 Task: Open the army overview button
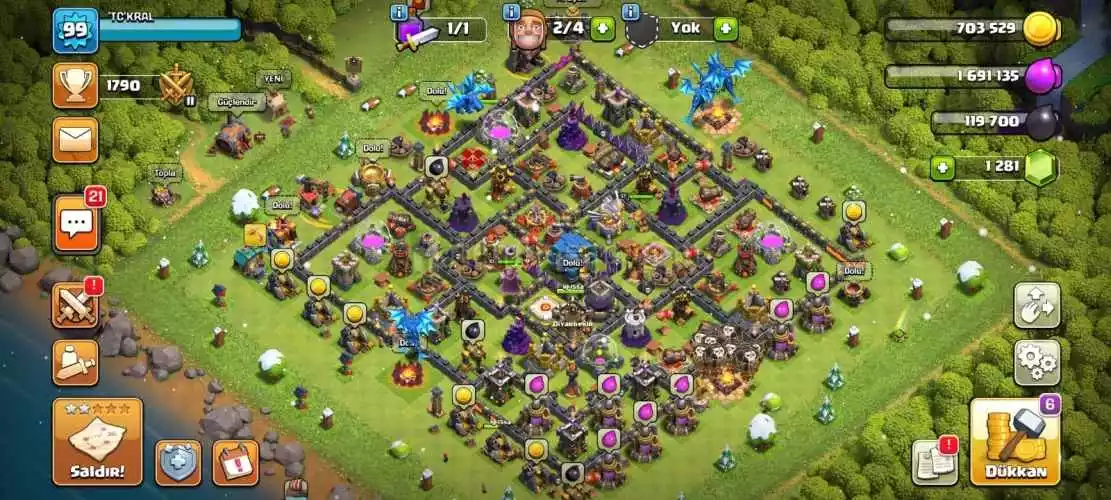point(75,361)
